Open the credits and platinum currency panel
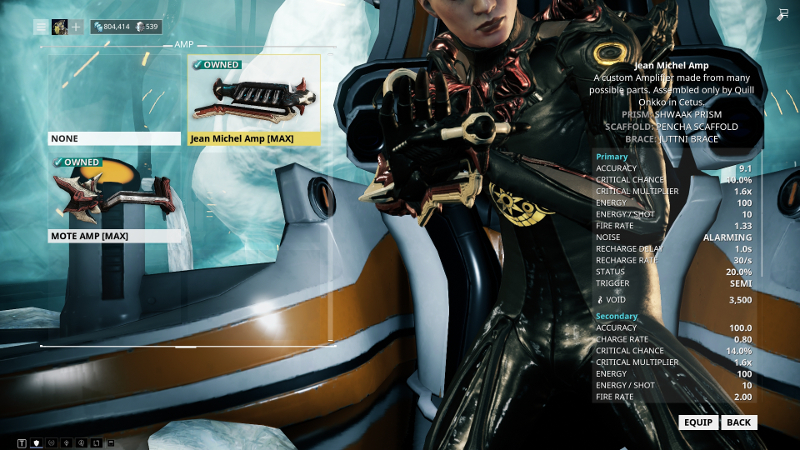Image resolution: width=800 pixels, height=450 pixels. [x=126, y=27]
